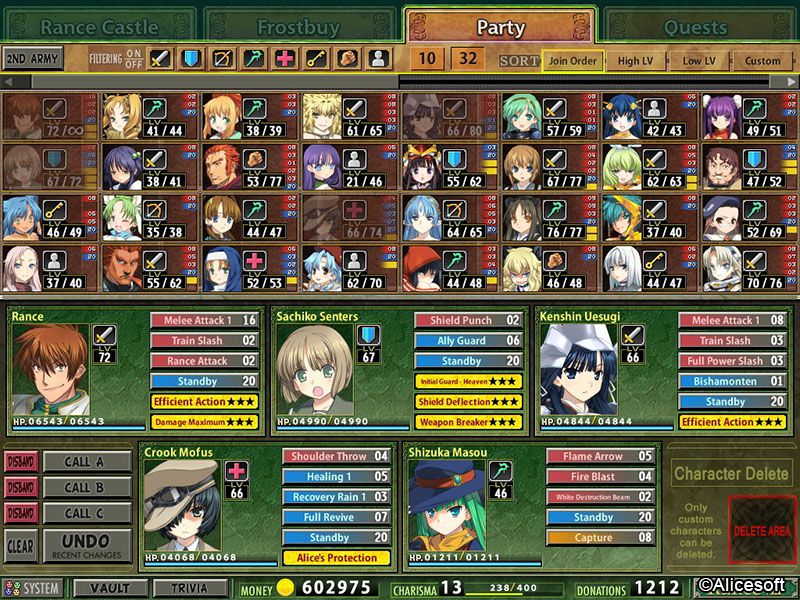Sort characters by Low LV
The image size is (800, 600).
pos(699,61)
